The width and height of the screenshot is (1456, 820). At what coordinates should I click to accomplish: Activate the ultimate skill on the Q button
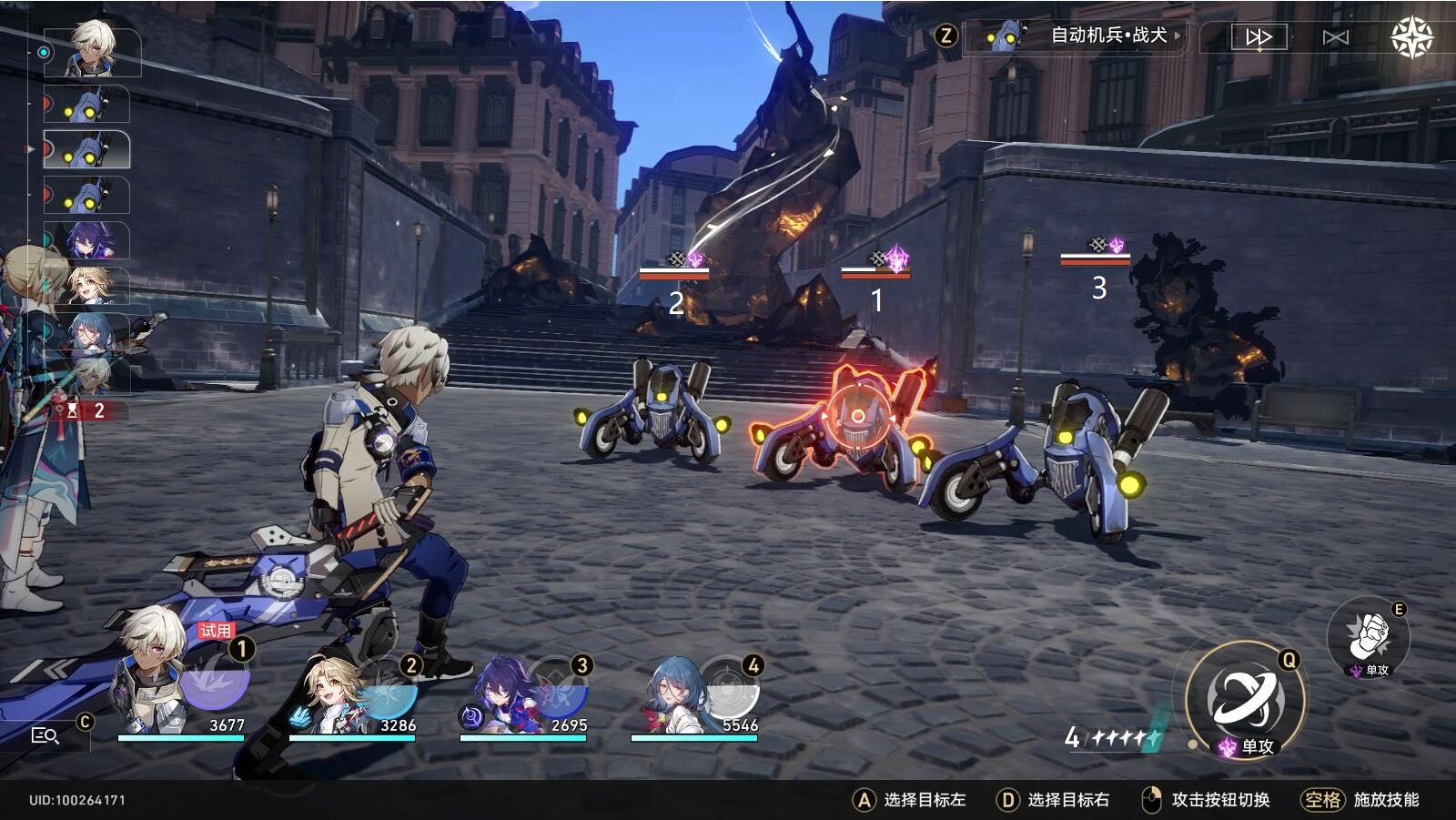[x=1243, y=701]
